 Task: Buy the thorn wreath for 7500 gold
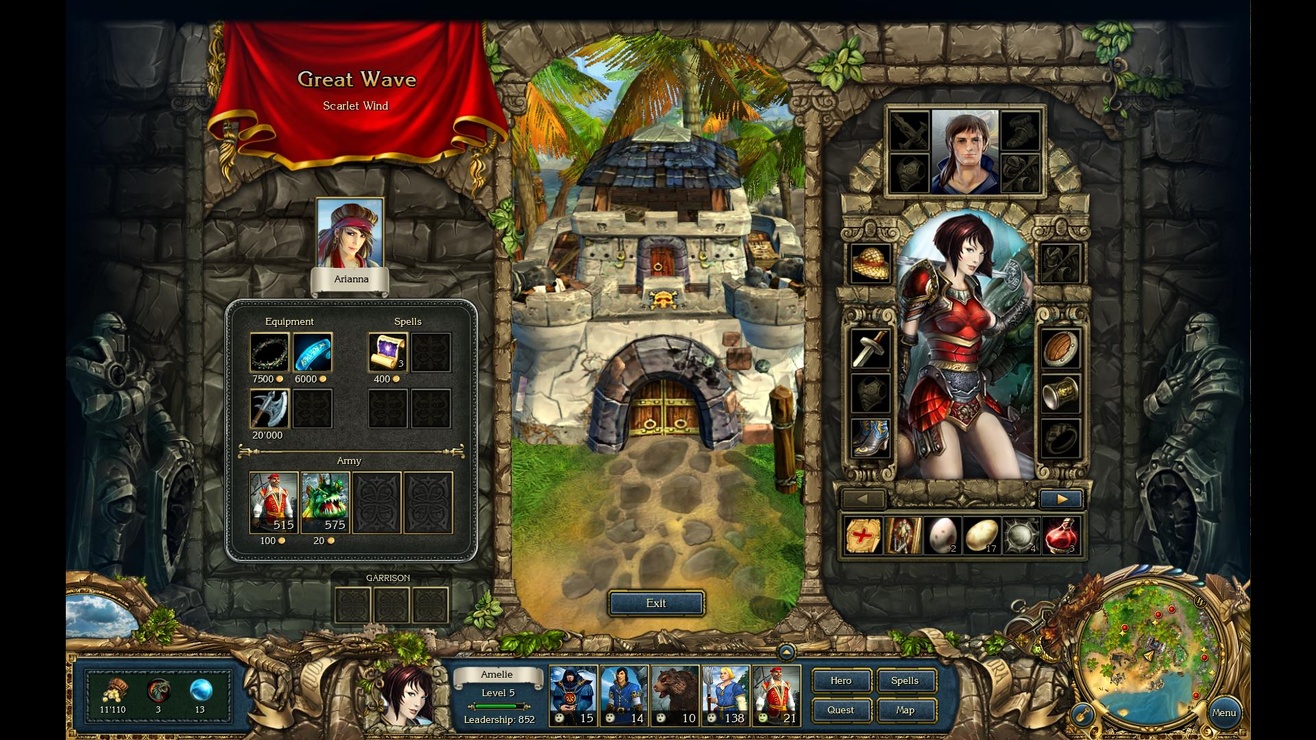click(x=269, y=353)
